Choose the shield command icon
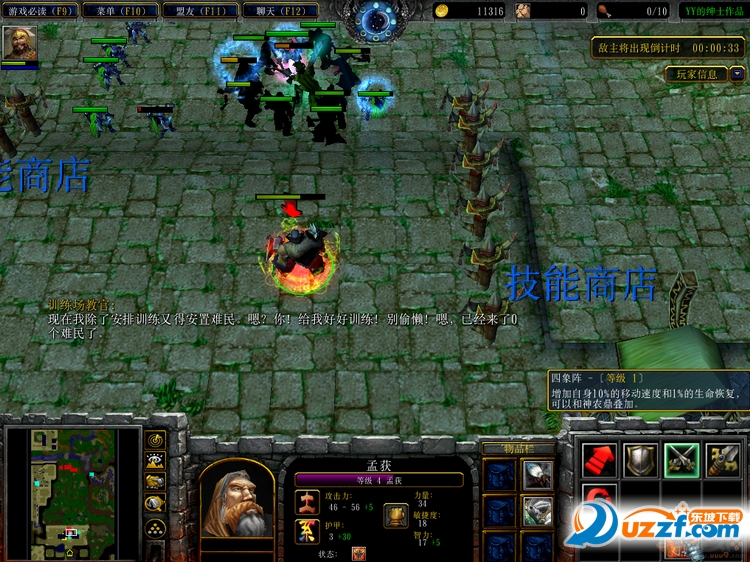This screenshot has width=750, height=562. pyautogui.click(x=641, y=460)
